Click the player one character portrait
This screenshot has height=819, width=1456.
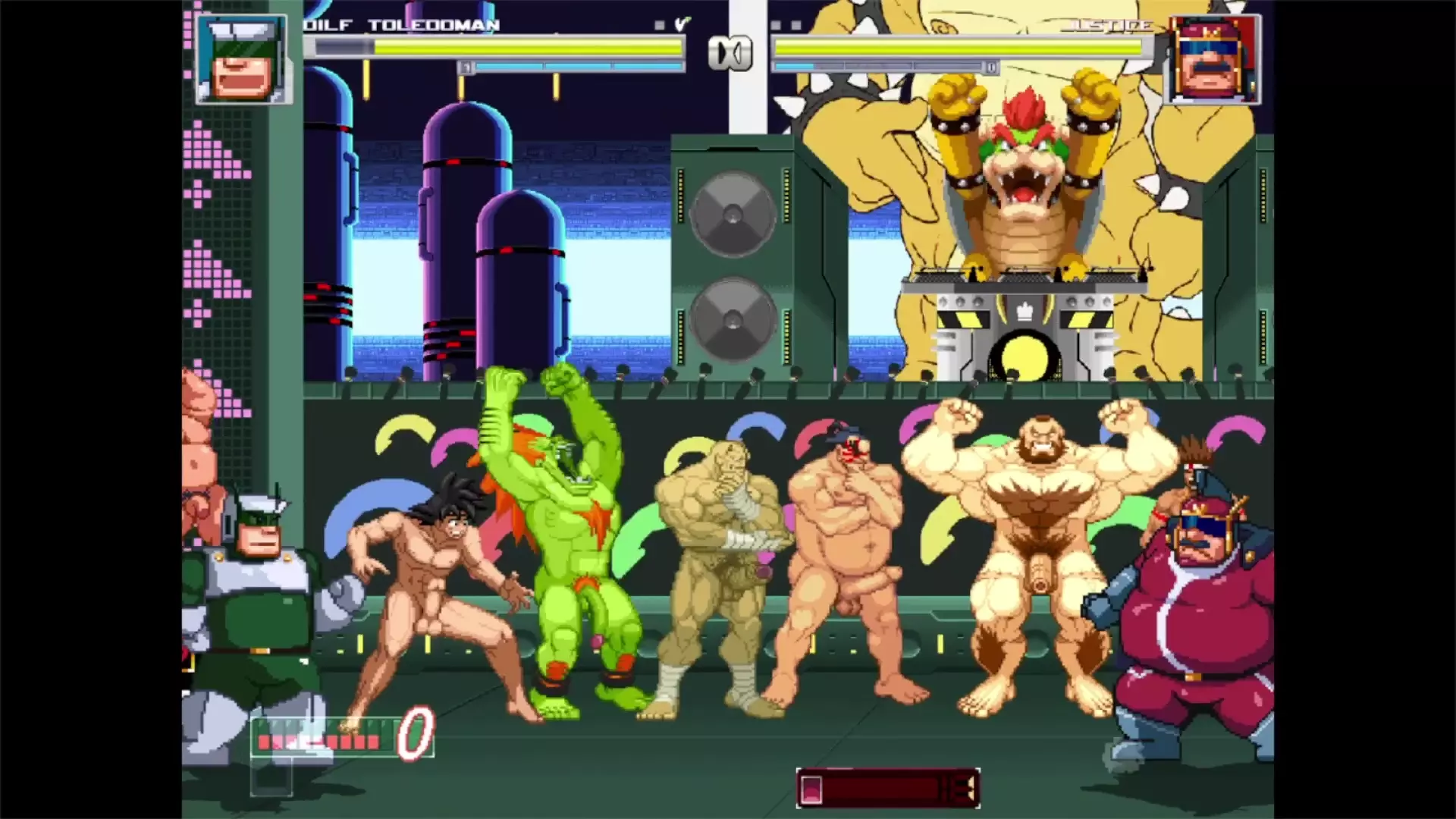click(x=242, y=58)
